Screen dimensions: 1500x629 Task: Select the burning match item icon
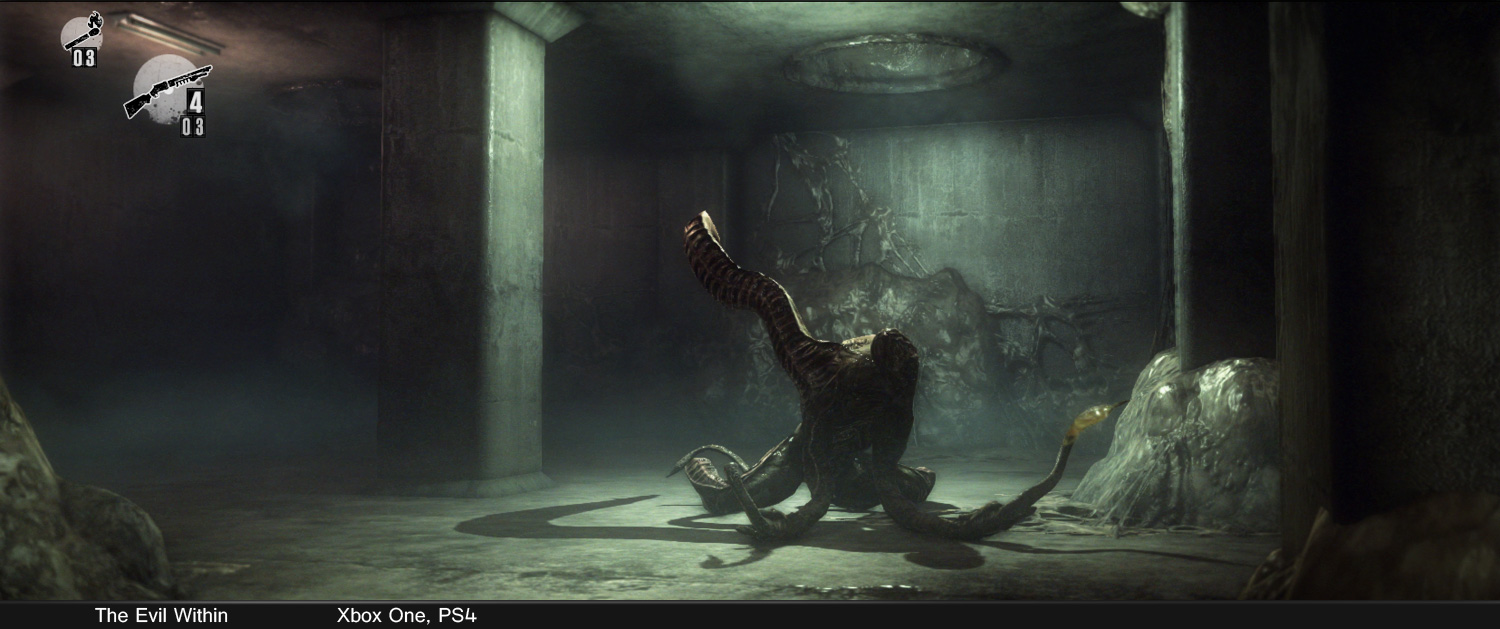[82, 32]
